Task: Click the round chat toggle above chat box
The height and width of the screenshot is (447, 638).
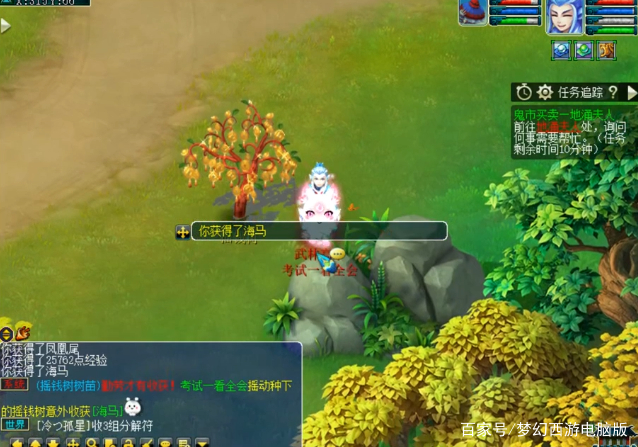Action: (6, 333)
